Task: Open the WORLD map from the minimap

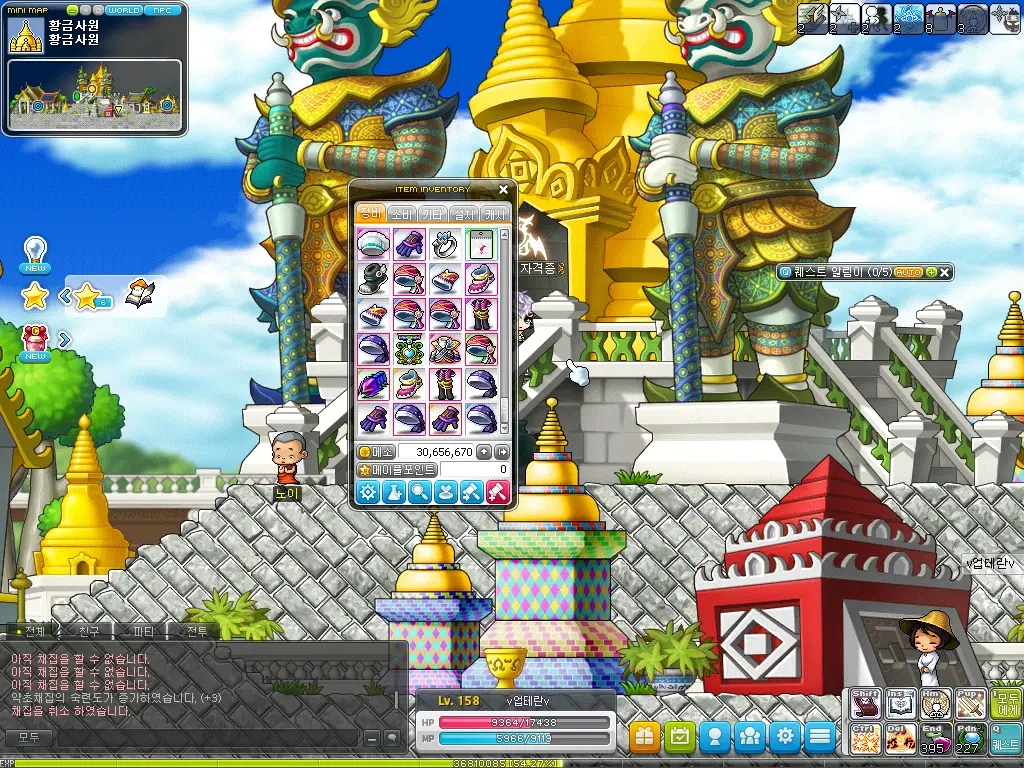Action: click(124, 10)
